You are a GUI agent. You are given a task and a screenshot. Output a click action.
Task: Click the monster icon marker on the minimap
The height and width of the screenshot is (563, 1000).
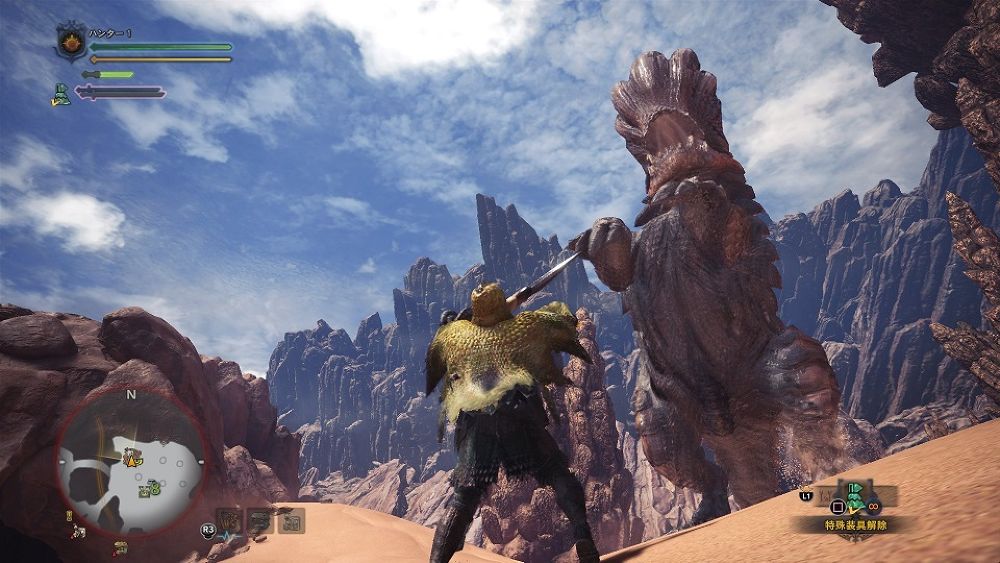[131, 459]
